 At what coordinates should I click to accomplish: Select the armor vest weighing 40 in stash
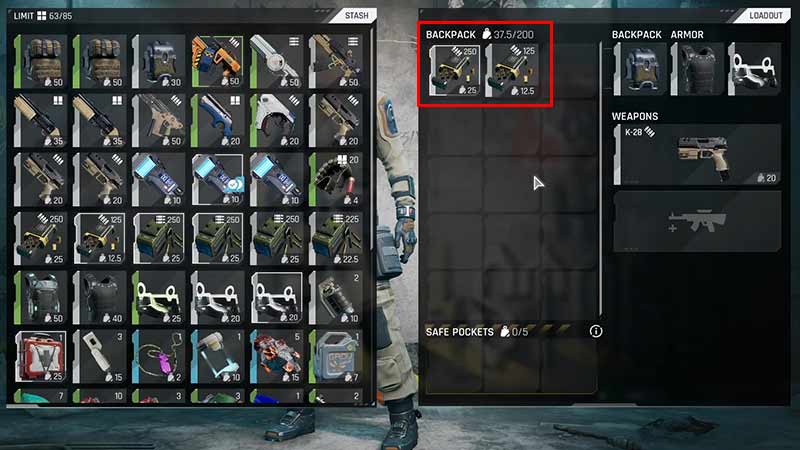pyautogui.click(x=100, y=298)
